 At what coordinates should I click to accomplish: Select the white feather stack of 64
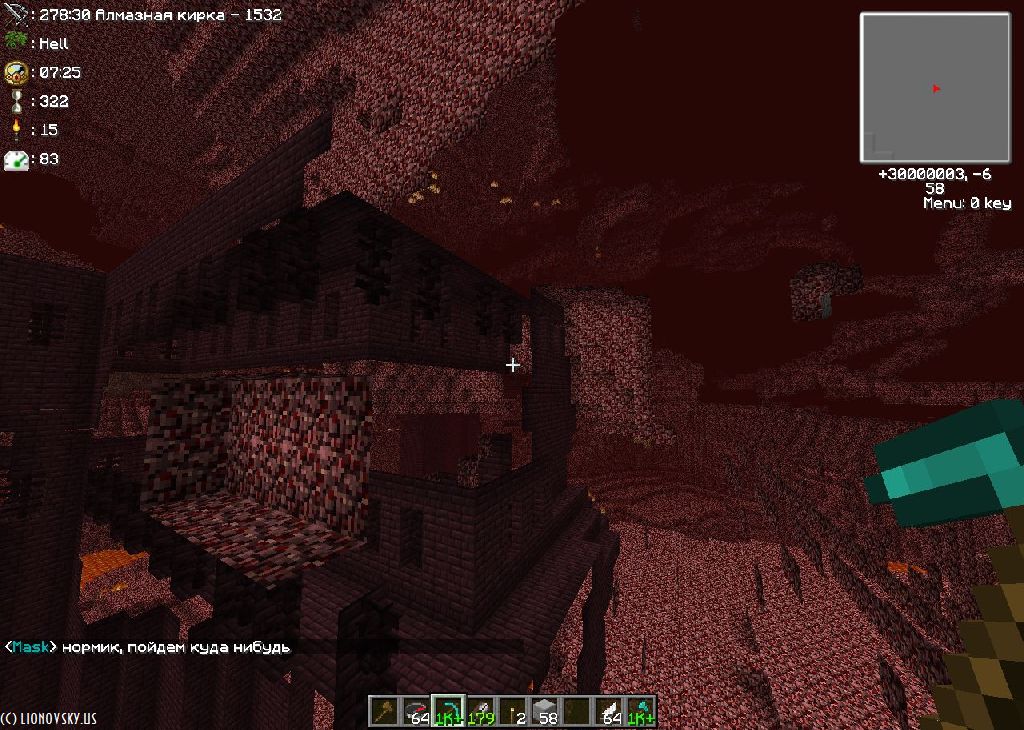pos(609,710)
